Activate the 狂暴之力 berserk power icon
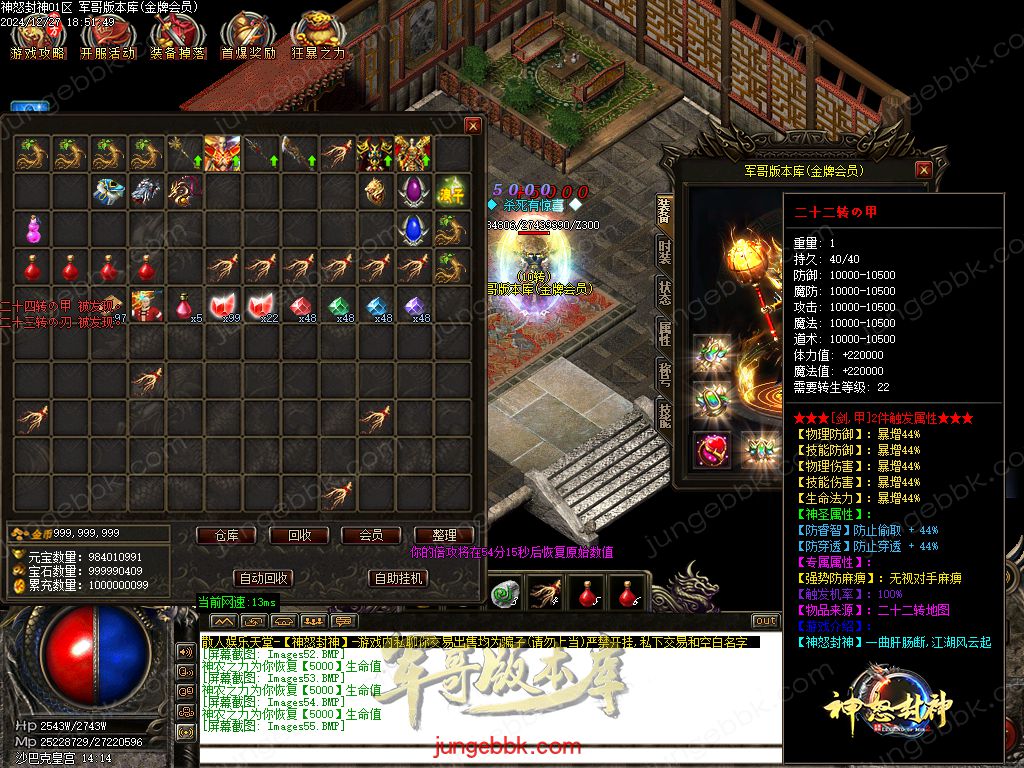Viewport: 1024px width, 768px height. (x=318, y=37)
